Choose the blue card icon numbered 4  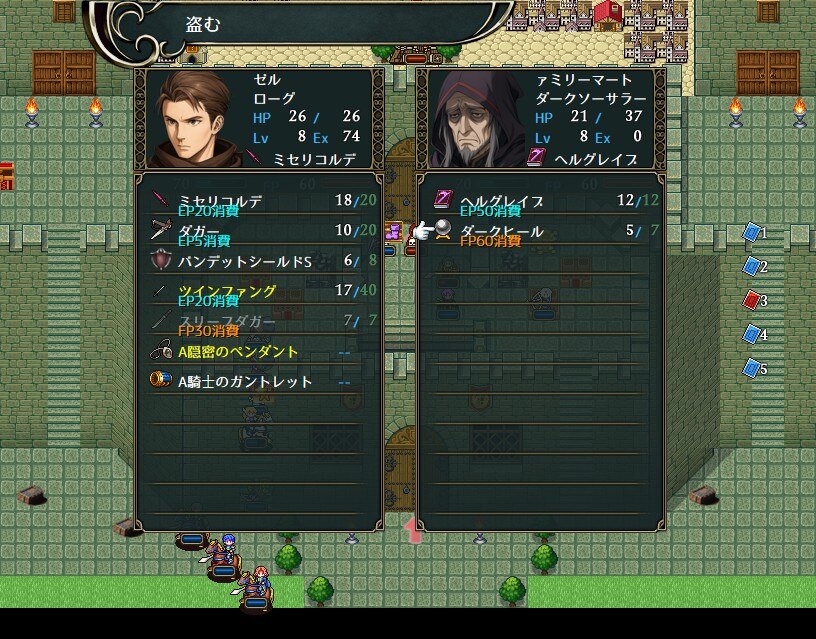(x=752, y=334)
